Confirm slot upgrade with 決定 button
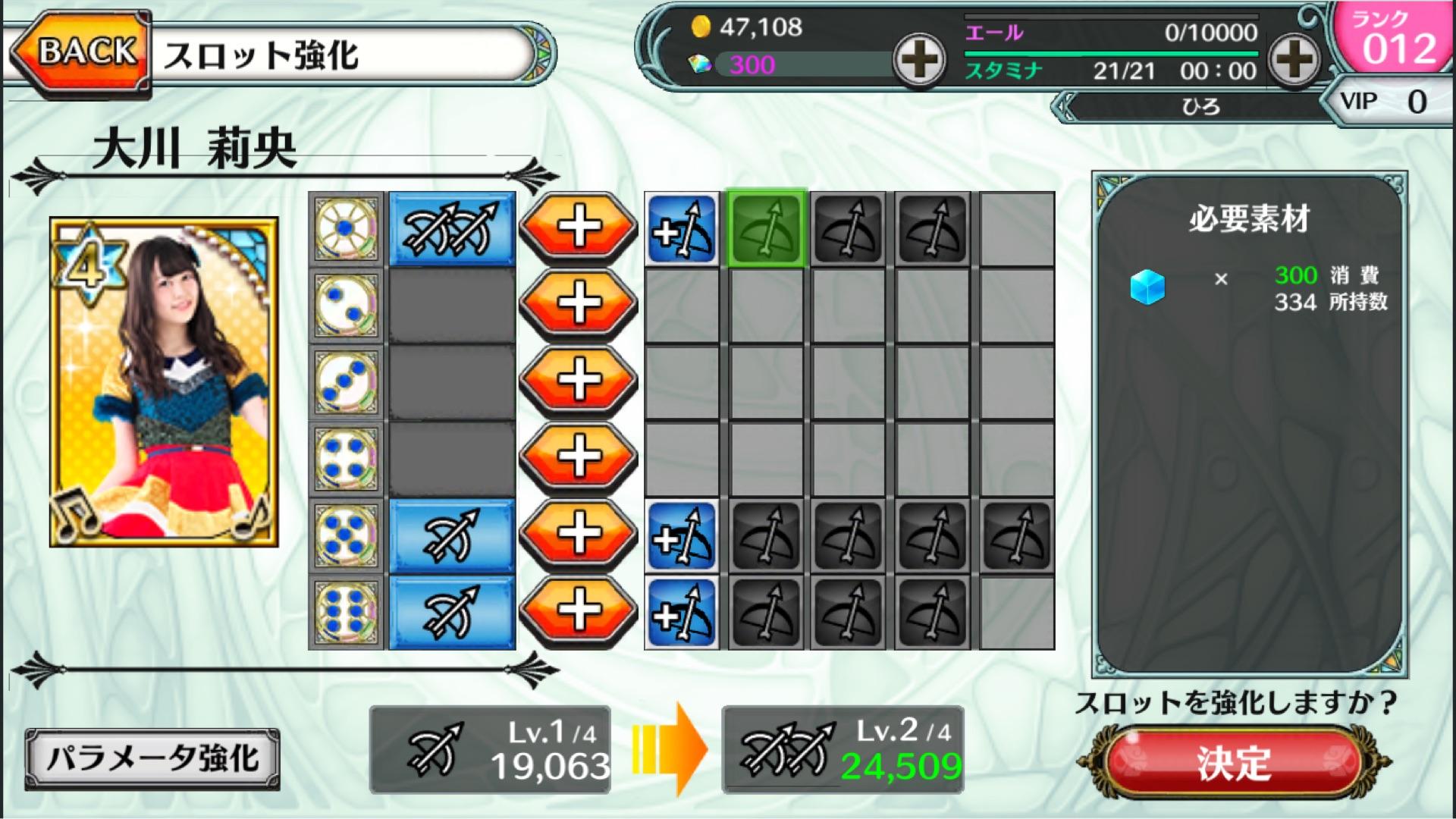The height and width of the screenshot is (819, 1456). pos(1234,761)
